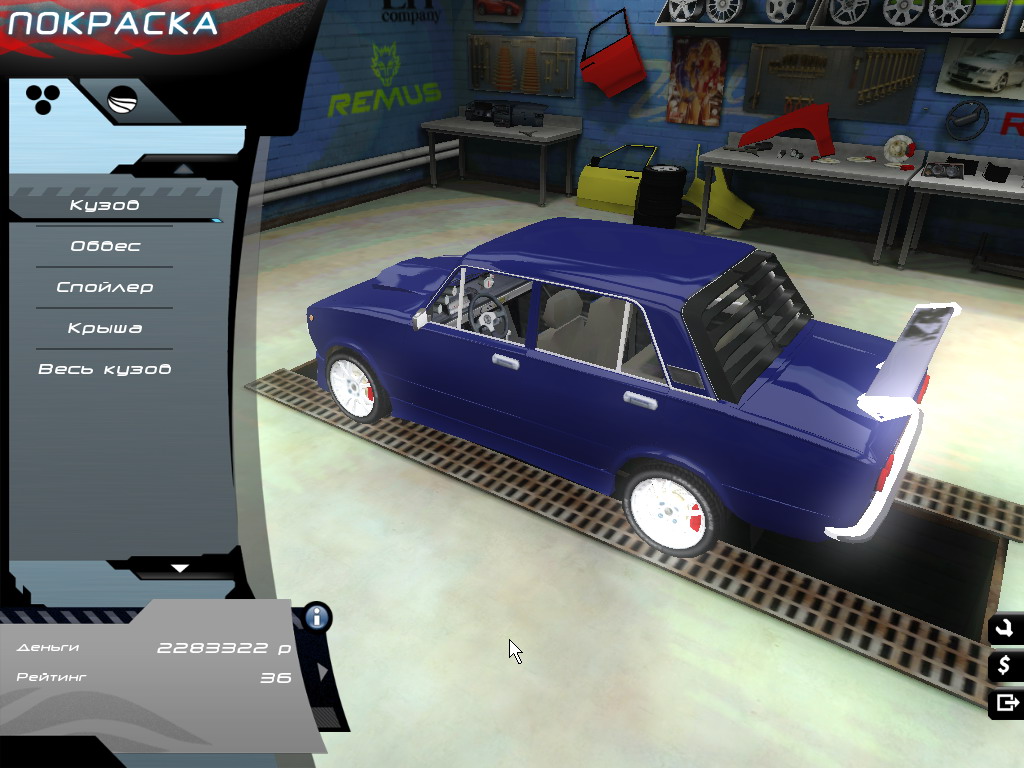
Task: Click the list scroll-down arrow
Action: pos(180,568)
